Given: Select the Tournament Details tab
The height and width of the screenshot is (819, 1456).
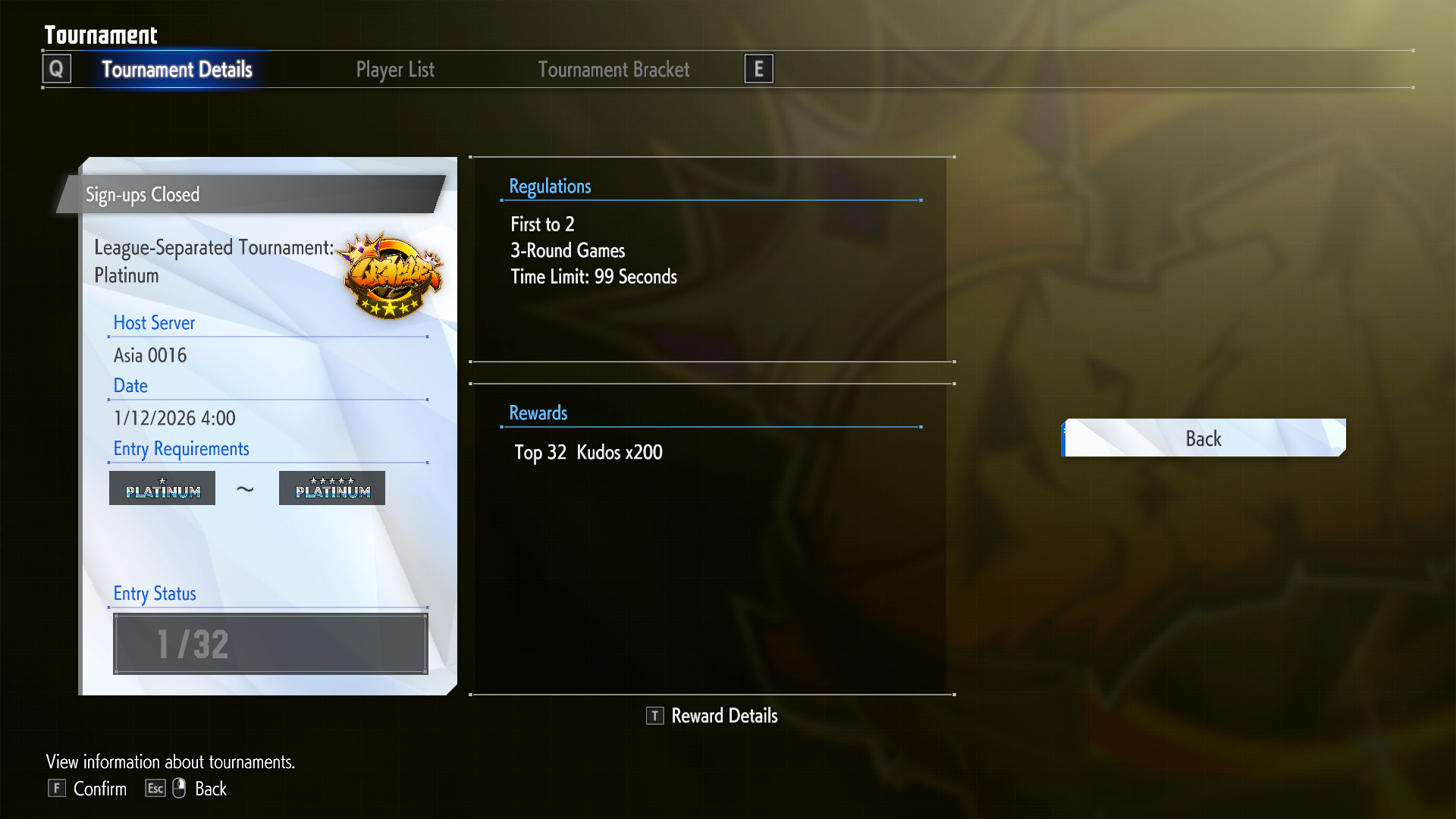Looking at the screenshot, I should click(x=177, y=70).
